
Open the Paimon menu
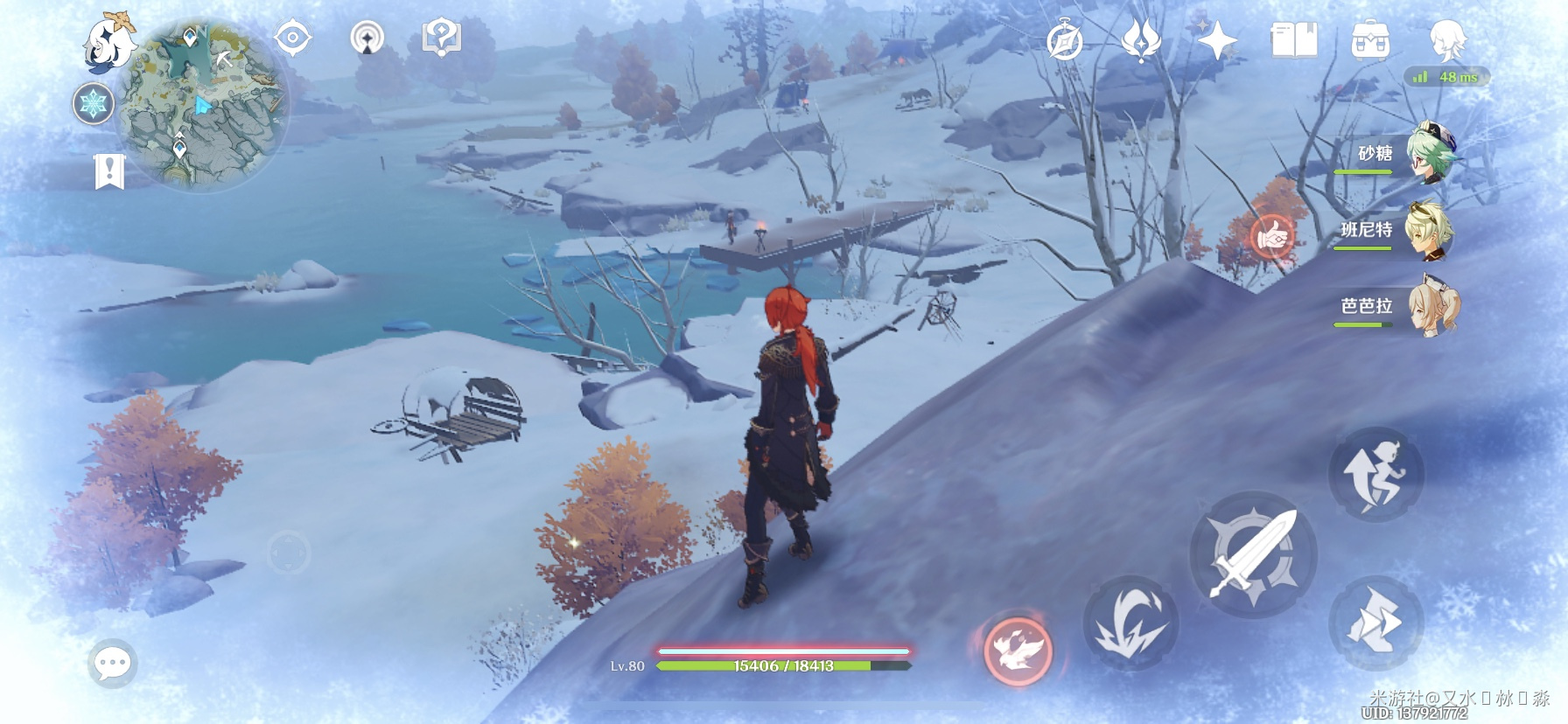pyautogui.click(x=109, y=40)
